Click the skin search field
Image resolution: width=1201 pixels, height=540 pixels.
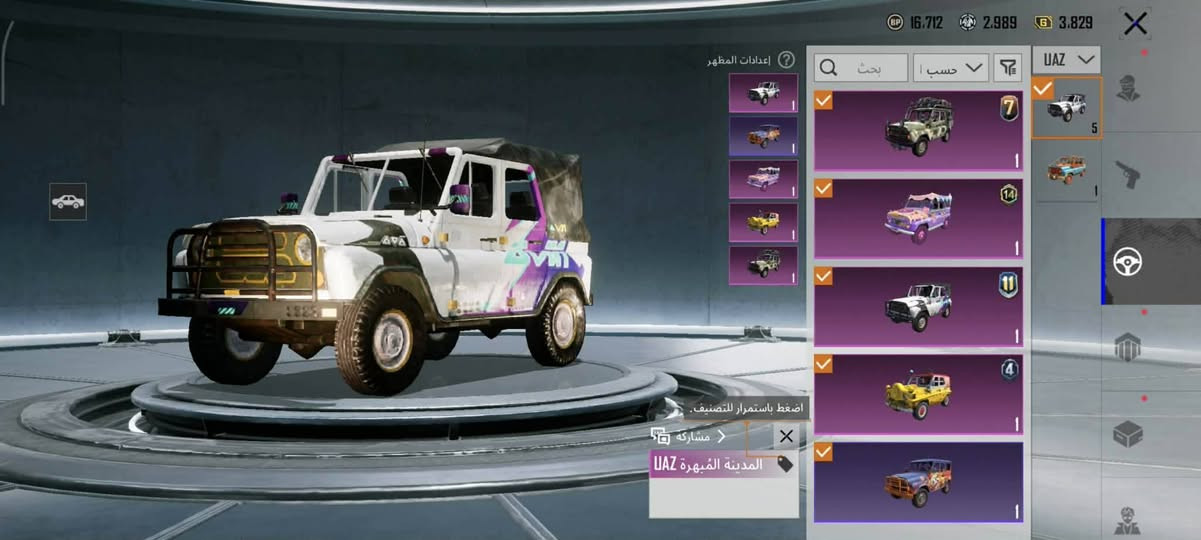(x=861, y=68)
